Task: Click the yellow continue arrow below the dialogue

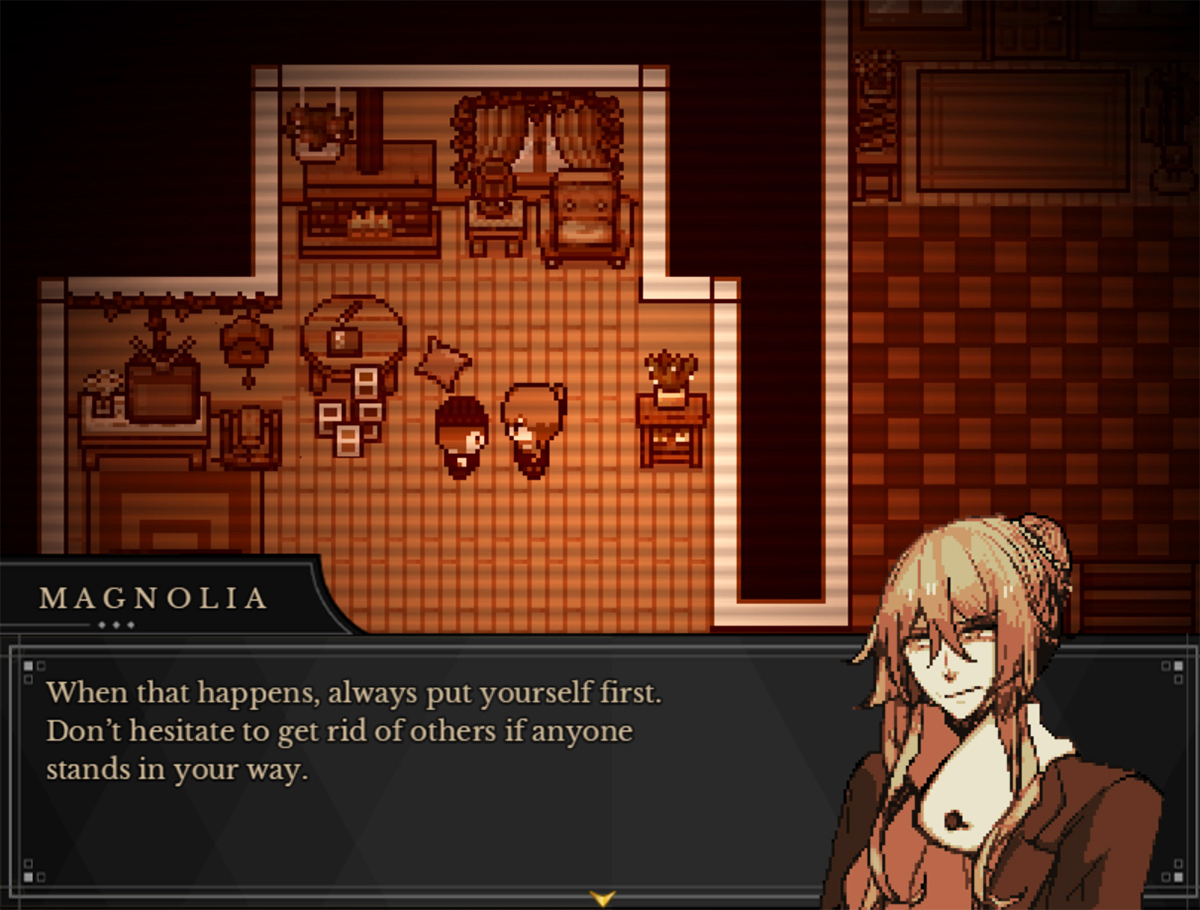Action: point(601,897)
